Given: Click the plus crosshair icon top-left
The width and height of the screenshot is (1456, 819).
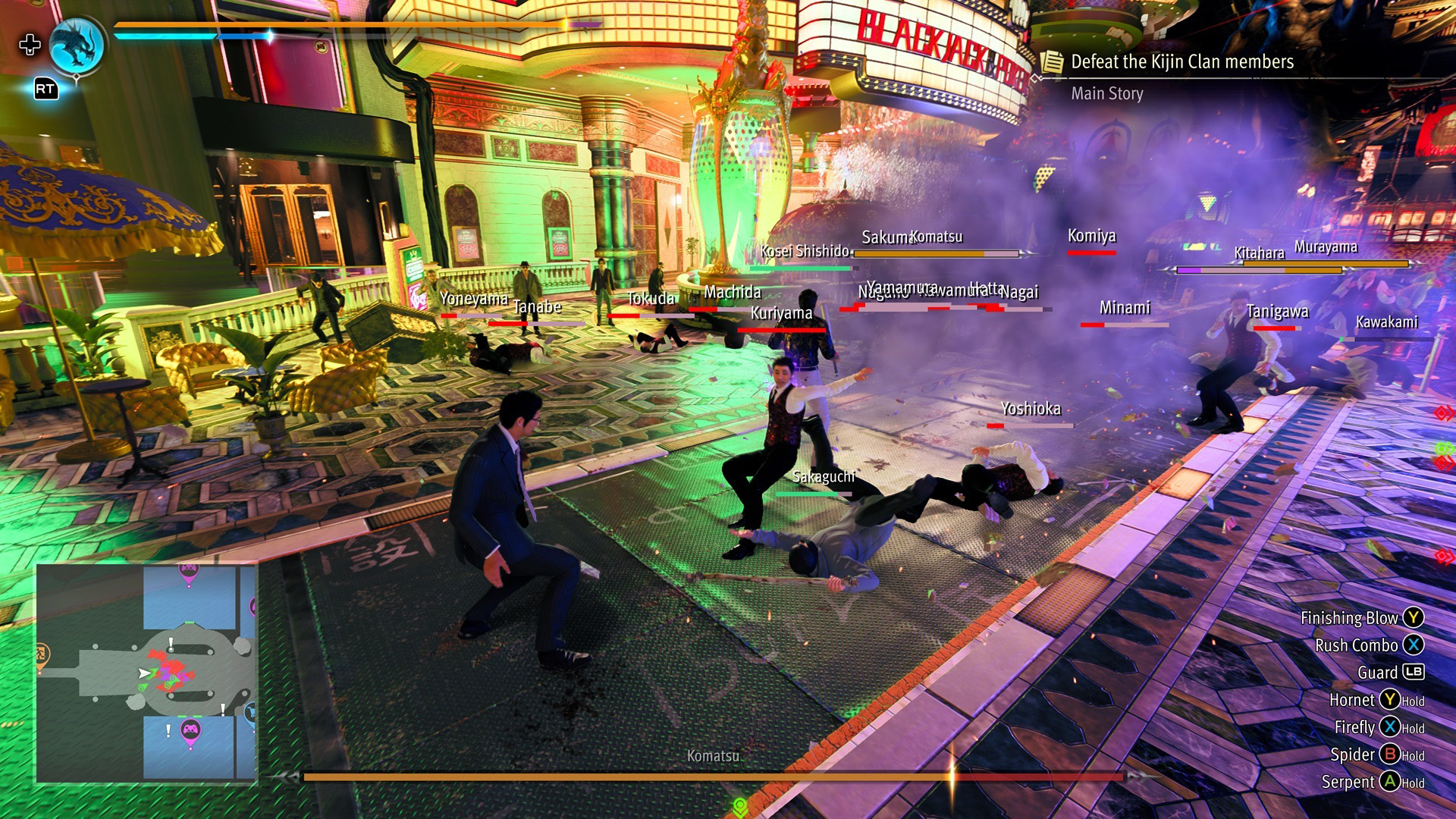Looking at the screenshot, I should (30, 45).
